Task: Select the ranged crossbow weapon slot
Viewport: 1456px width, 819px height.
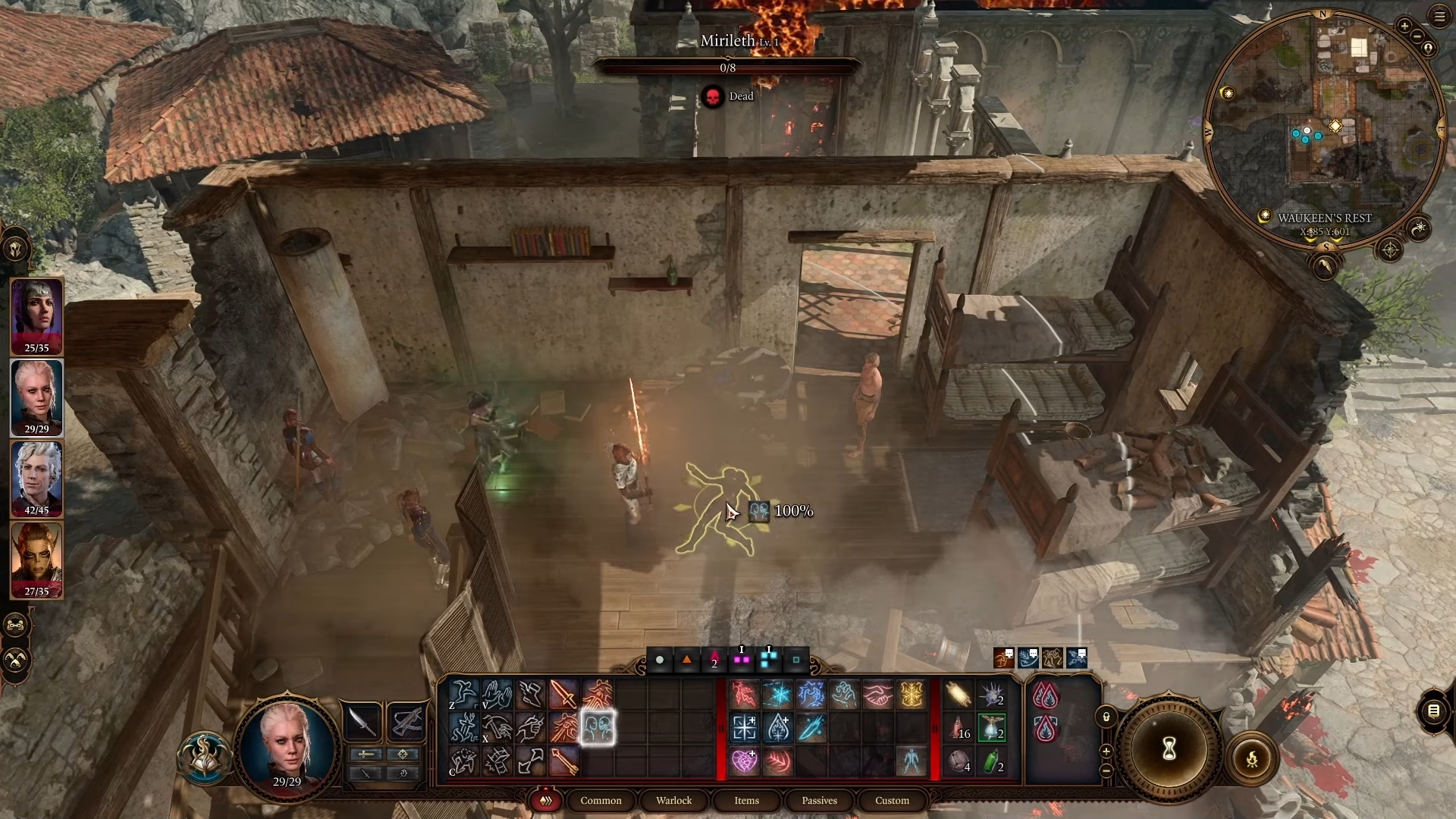Action: (406, 722)
